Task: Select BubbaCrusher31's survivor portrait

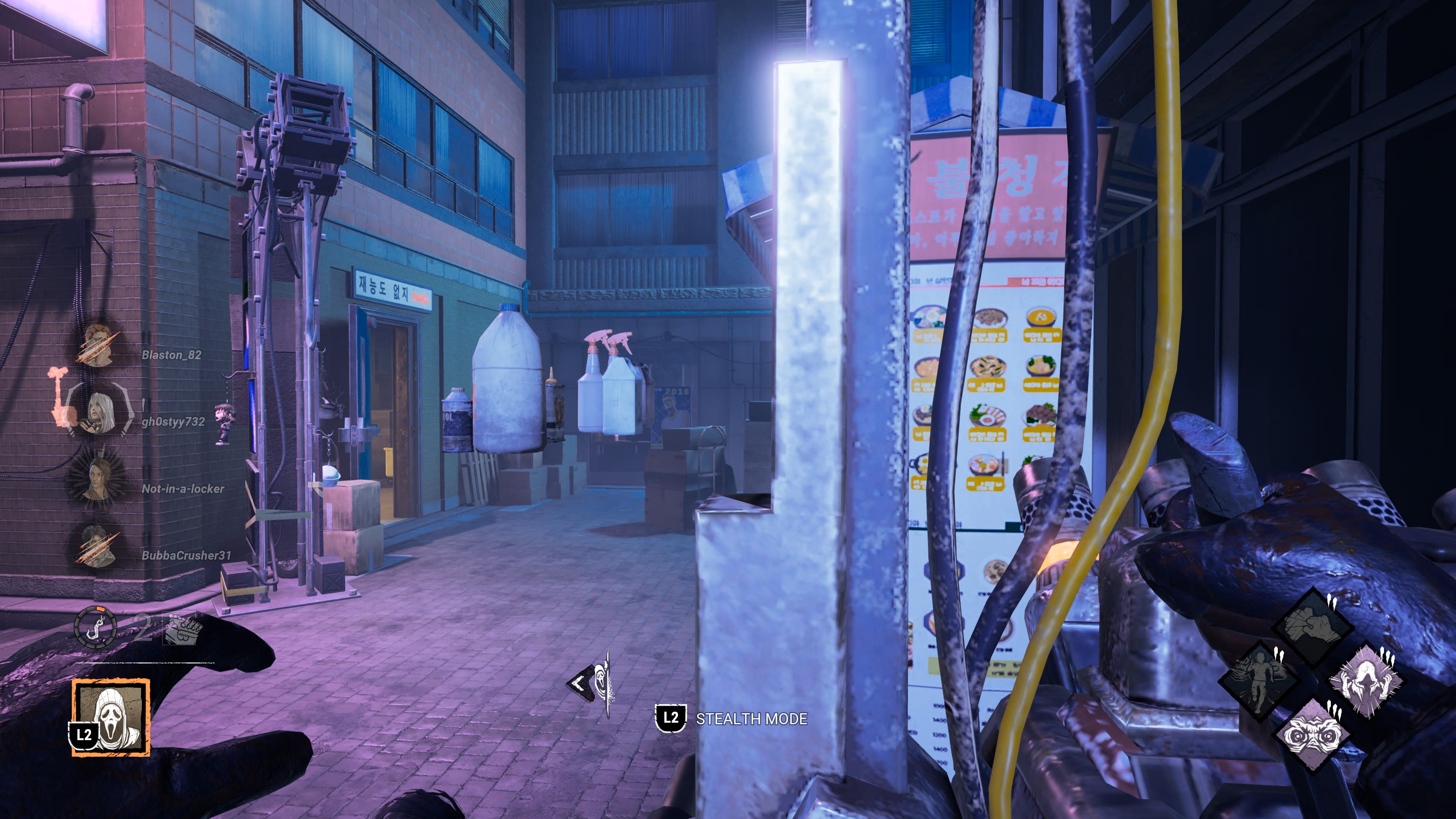Action: coord(98,546)
